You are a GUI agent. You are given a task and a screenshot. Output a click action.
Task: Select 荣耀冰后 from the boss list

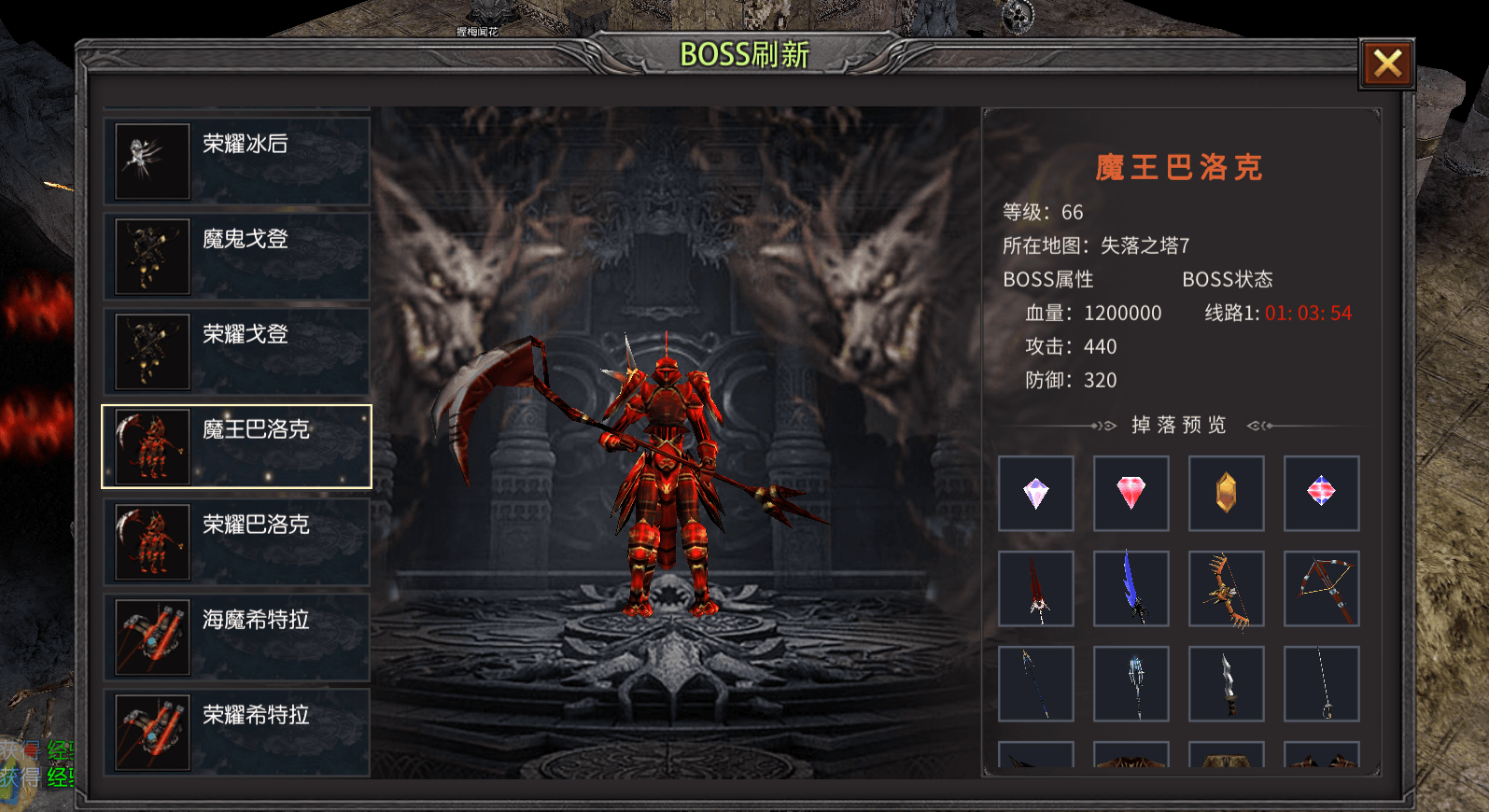(237, 161)
